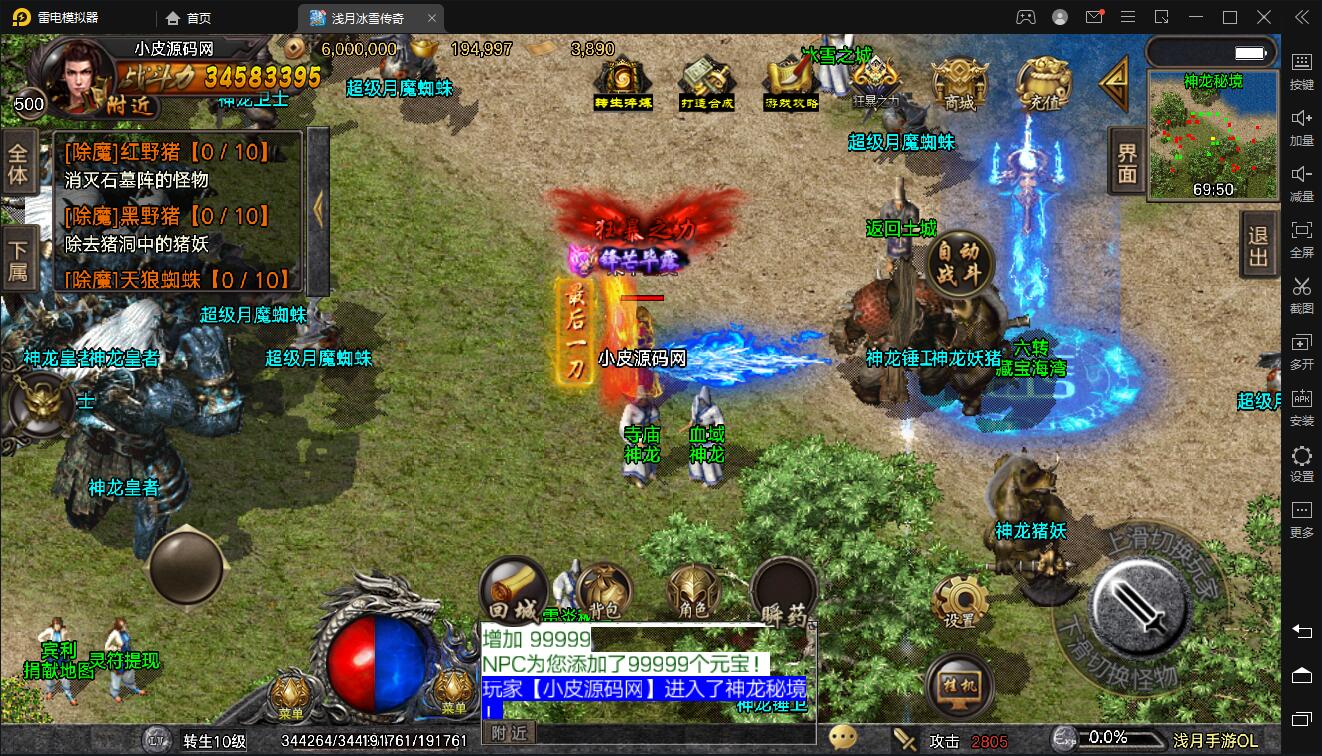Click the 神龙秘境 minimap
Image resolution: width=1322 pixels, height=756 pixels.
1212,135
